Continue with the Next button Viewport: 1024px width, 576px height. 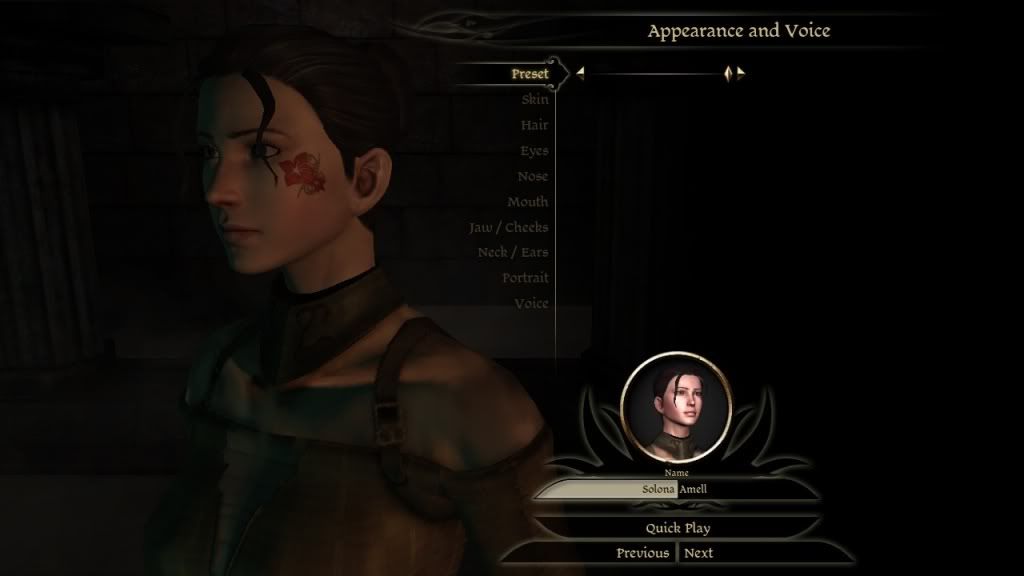click(x=699, y=553)
